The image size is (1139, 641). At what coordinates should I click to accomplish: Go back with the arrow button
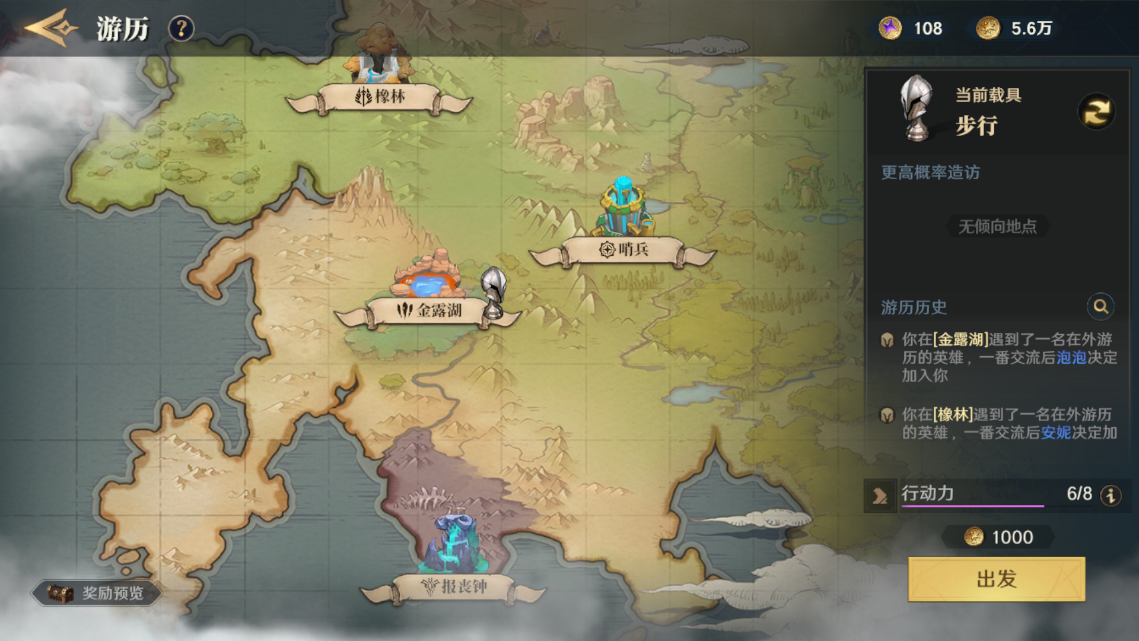(x=51, y=28)
